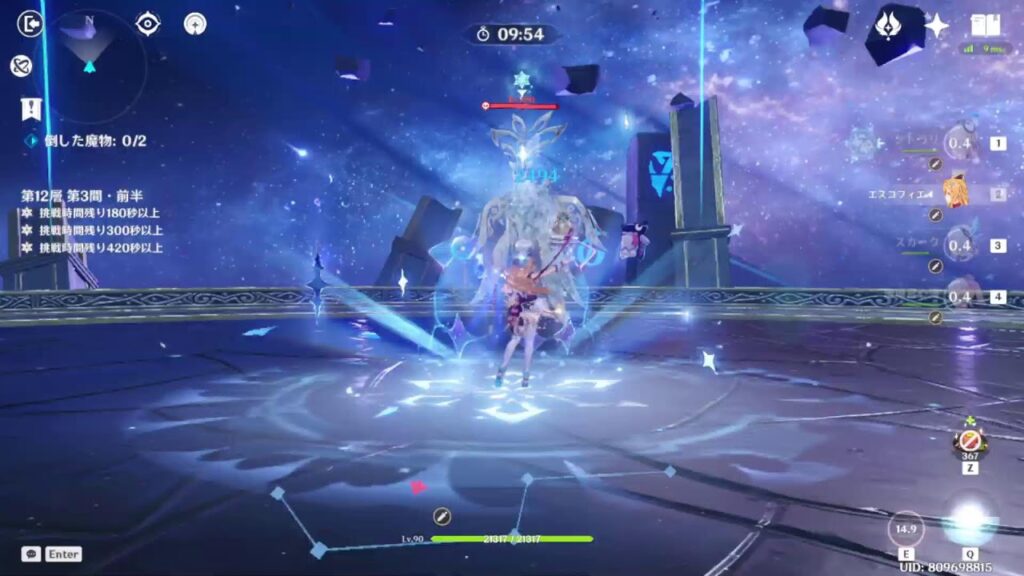The width and height of the screenshot is (1024, 576).
Task: Open the chat box with Enter label
Action: 52,553
